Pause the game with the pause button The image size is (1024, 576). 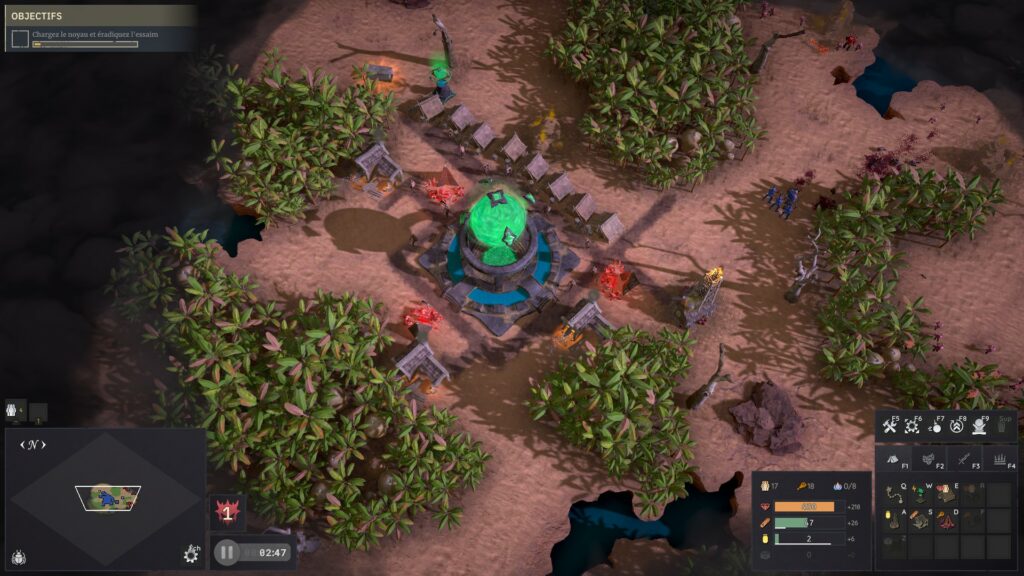(227, 551)
